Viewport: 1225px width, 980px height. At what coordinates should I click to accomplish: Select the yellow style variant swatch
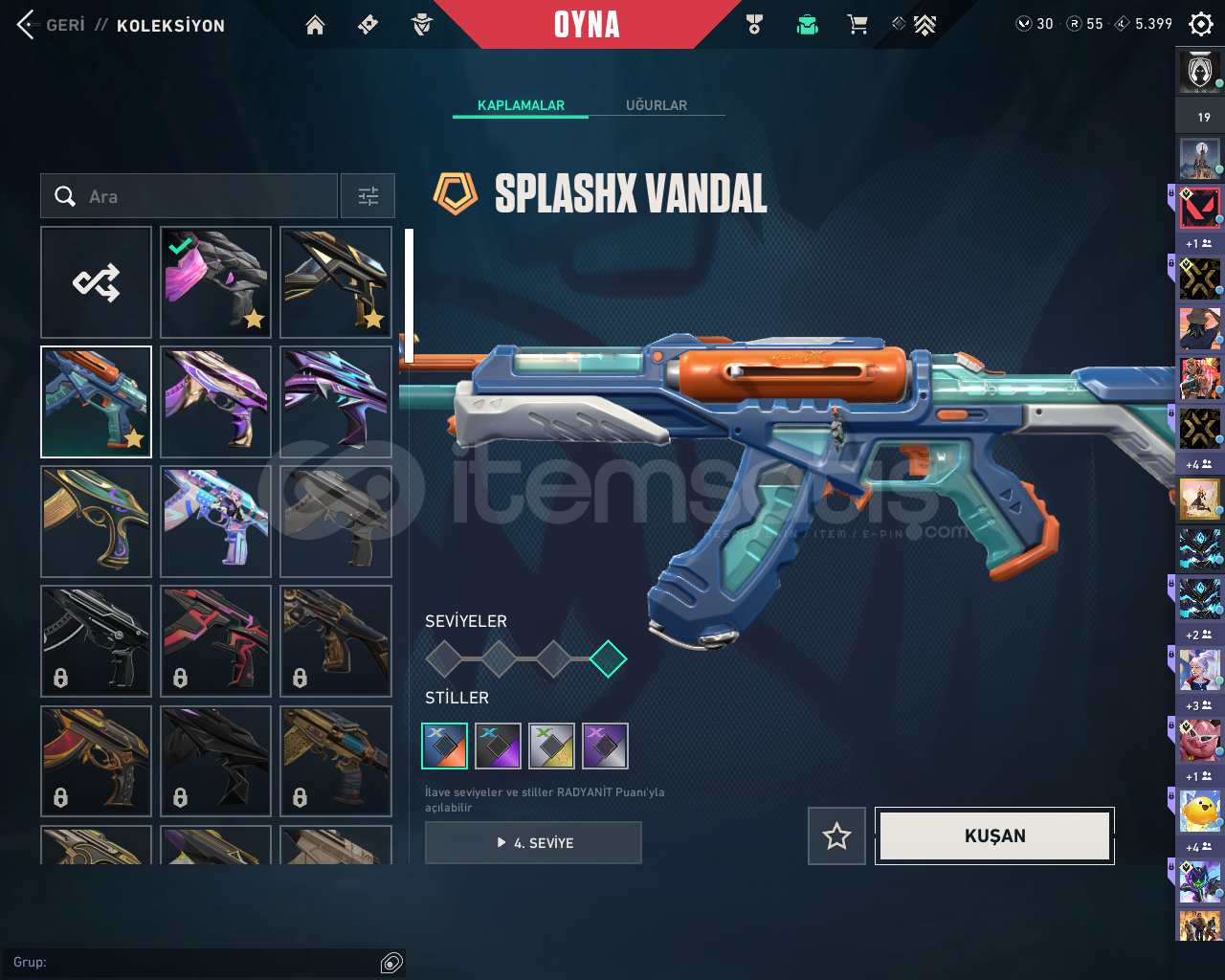pos(552,746)
